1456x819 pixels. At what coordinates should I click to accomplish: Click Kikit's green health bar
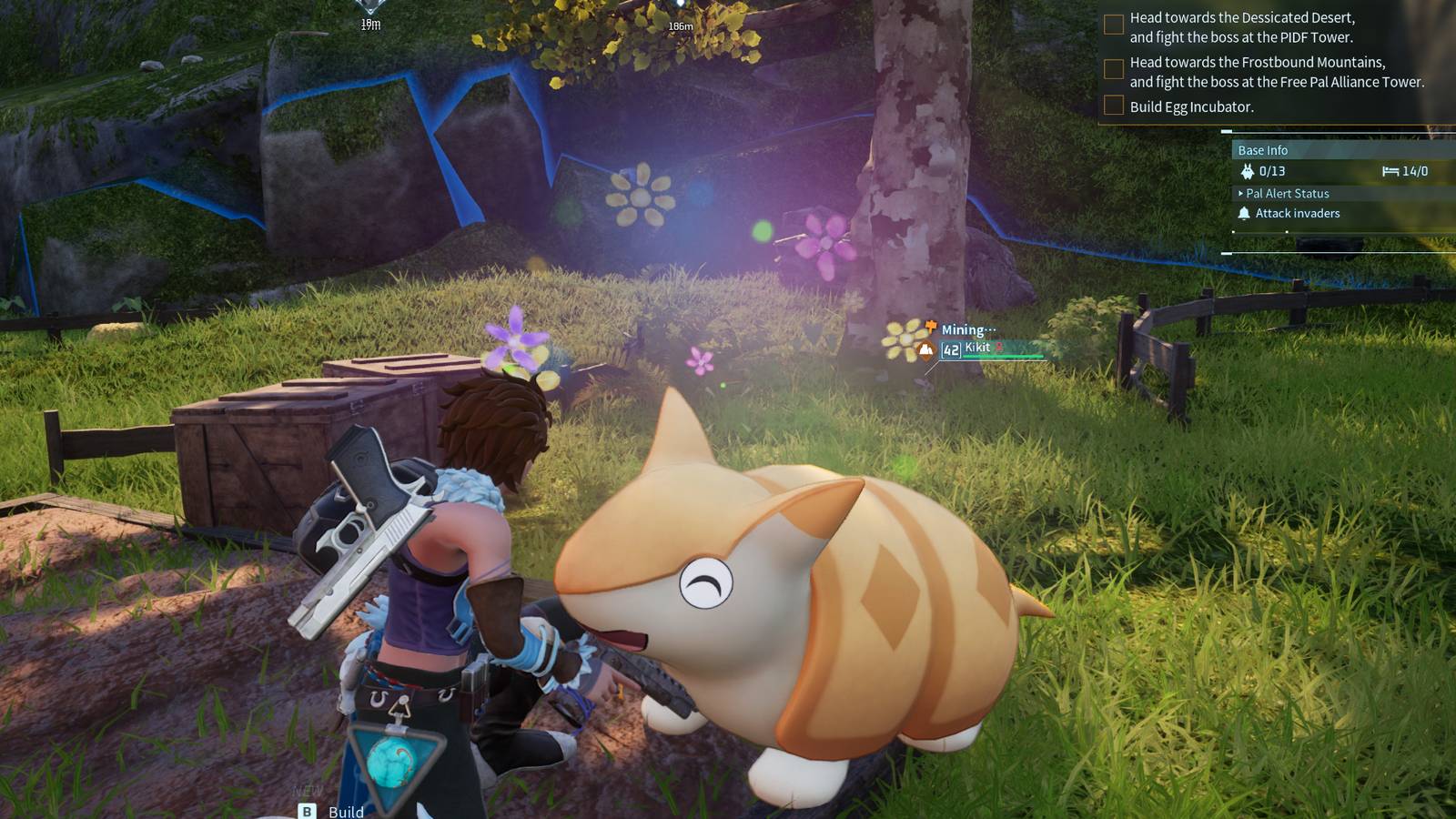(1003, 357)
